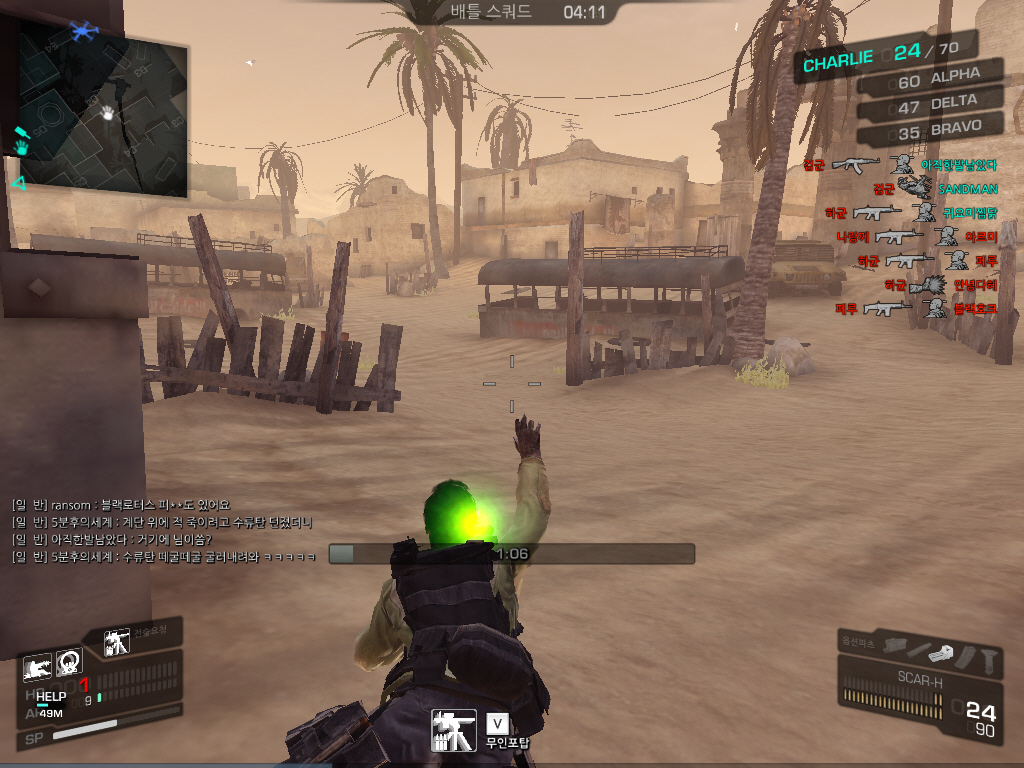1024x768 pixels.
Task: Select the circular target skill icon
Action: [x=69, y=662]
